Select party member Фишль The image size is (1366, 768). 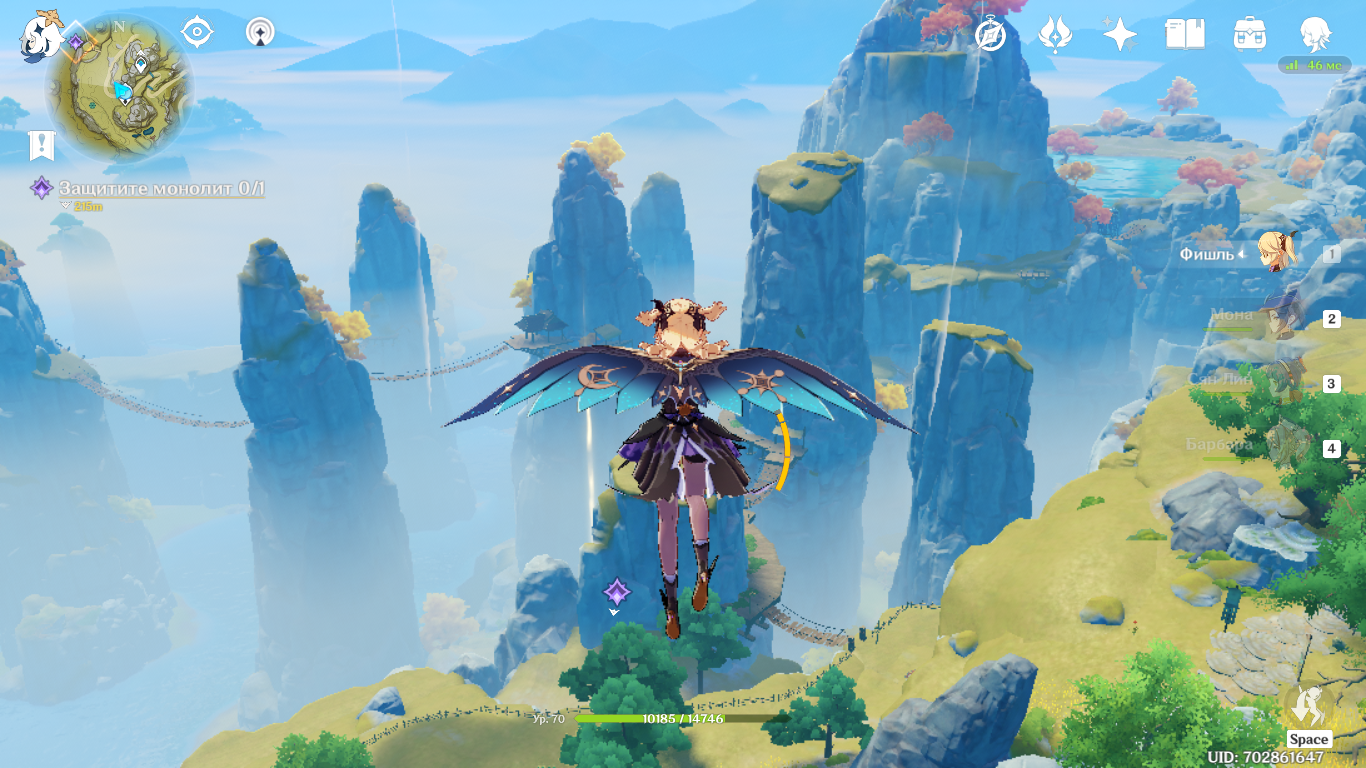point(1277,253)
